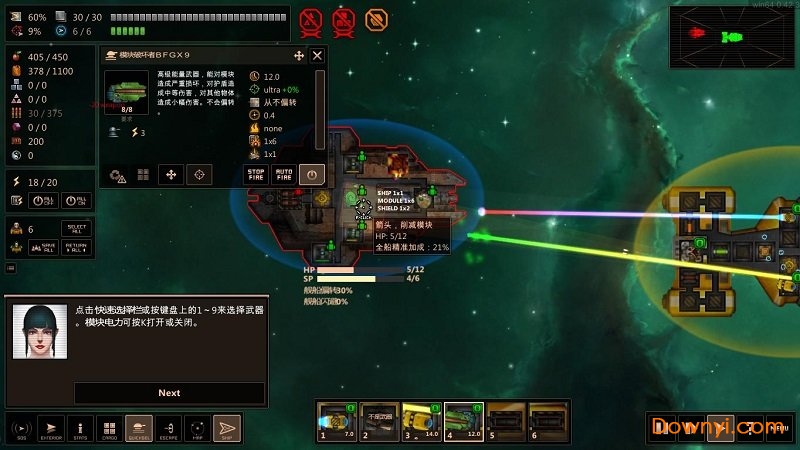This screenshot has height=450, width=800.
Task: Return all crew to stations
Action: [76, 248]
